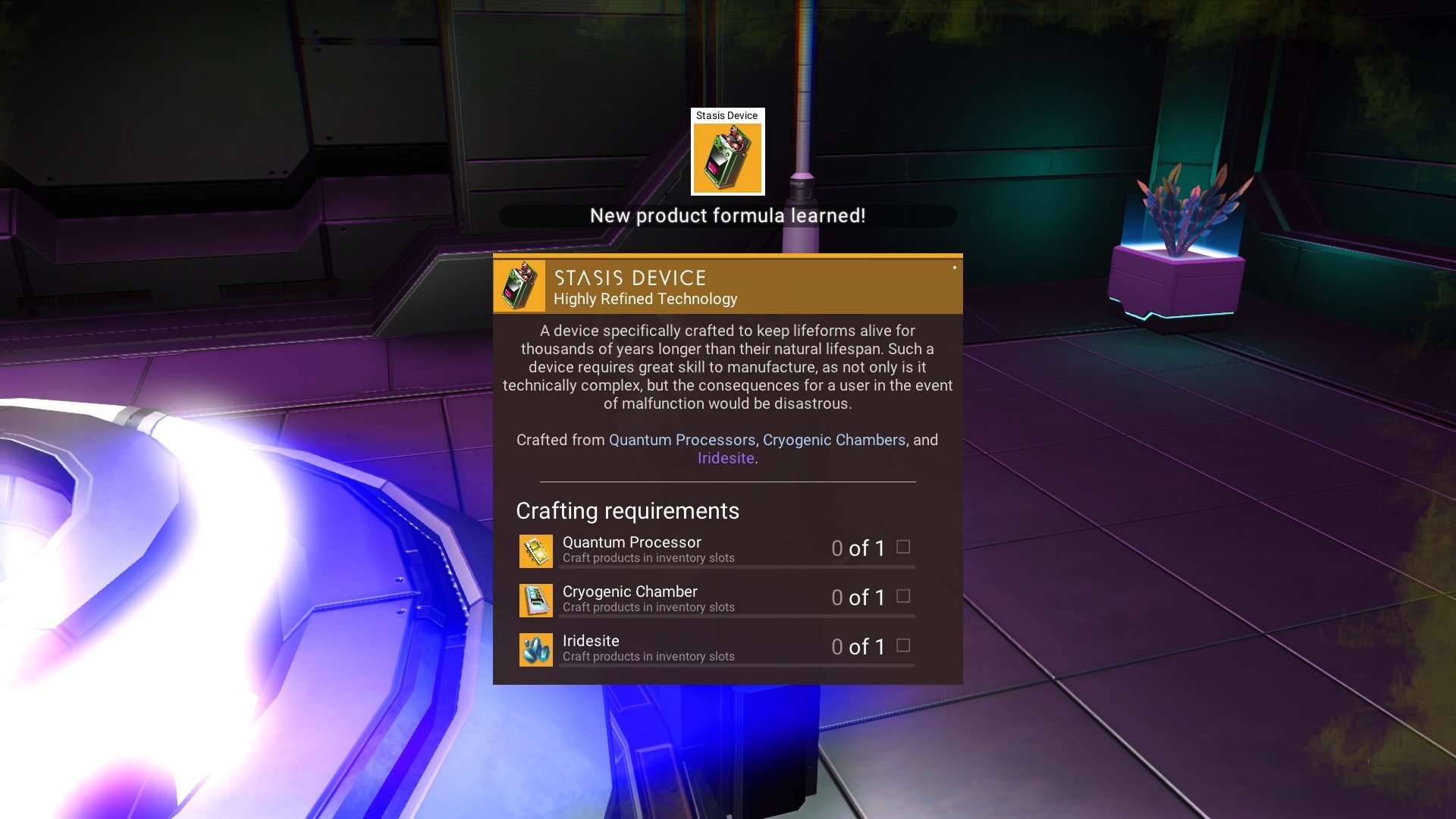Open the Cryogenic Chambers link in description
The height and width of the screenshot is (819, 1456).
(834, 440)
